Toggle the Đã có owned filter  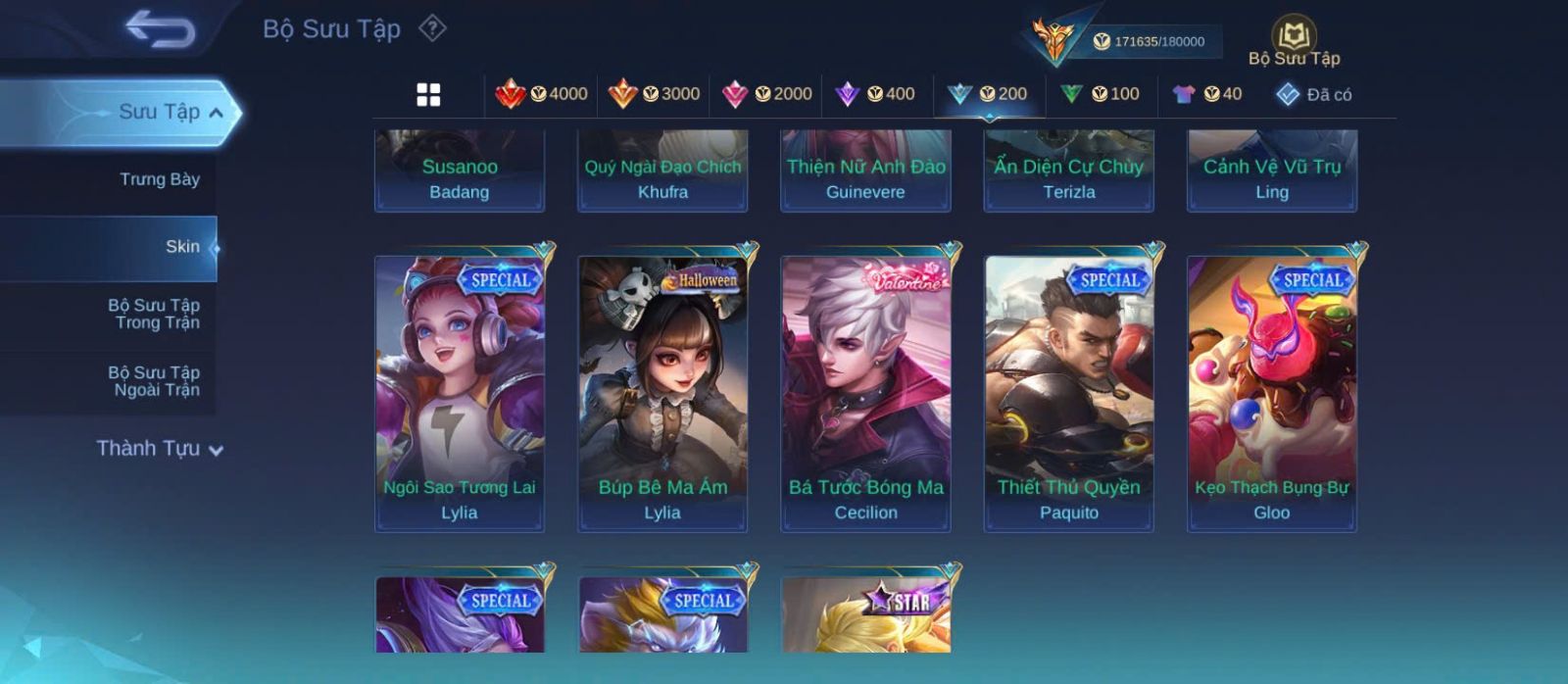(x=1313, y=94)
